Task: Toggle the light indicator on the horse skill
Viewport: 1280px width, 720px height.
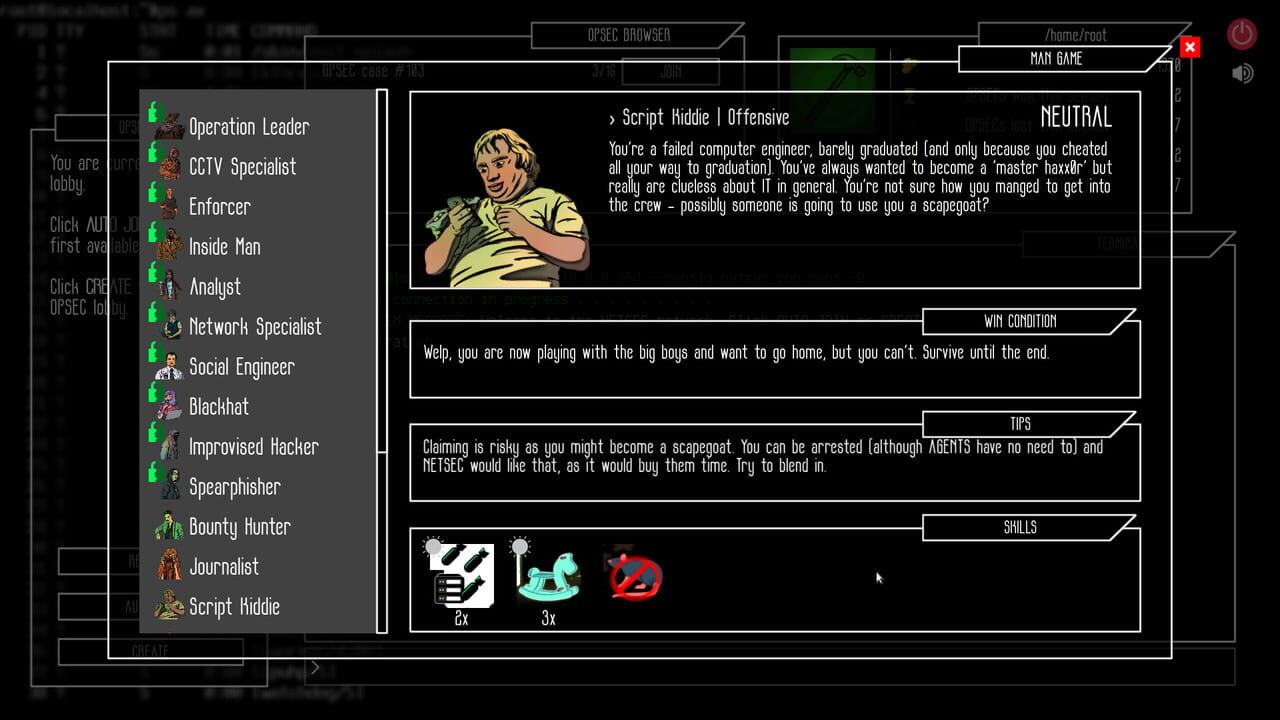Action: pos(519,543)
